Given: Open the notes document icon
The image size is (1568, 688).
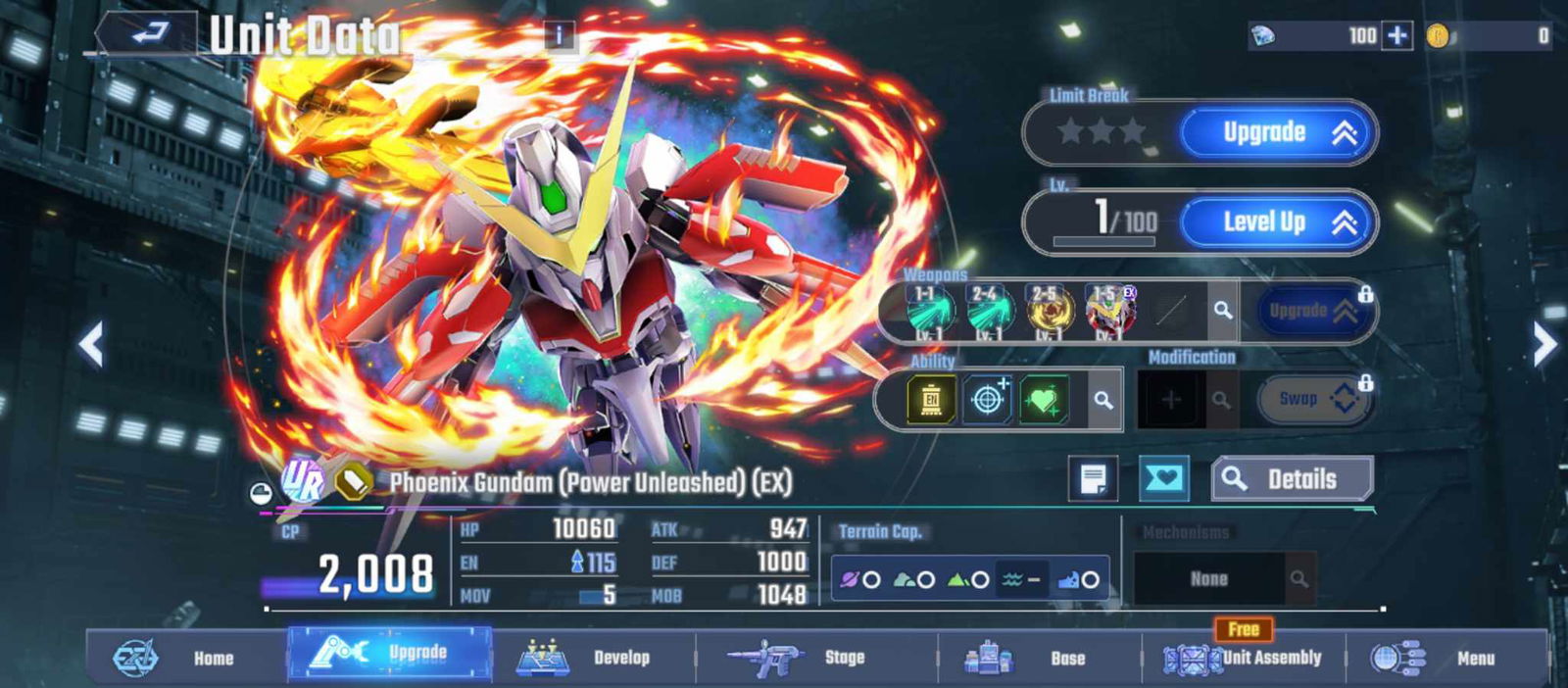Looking at the screenshot, I should 1093,479.
